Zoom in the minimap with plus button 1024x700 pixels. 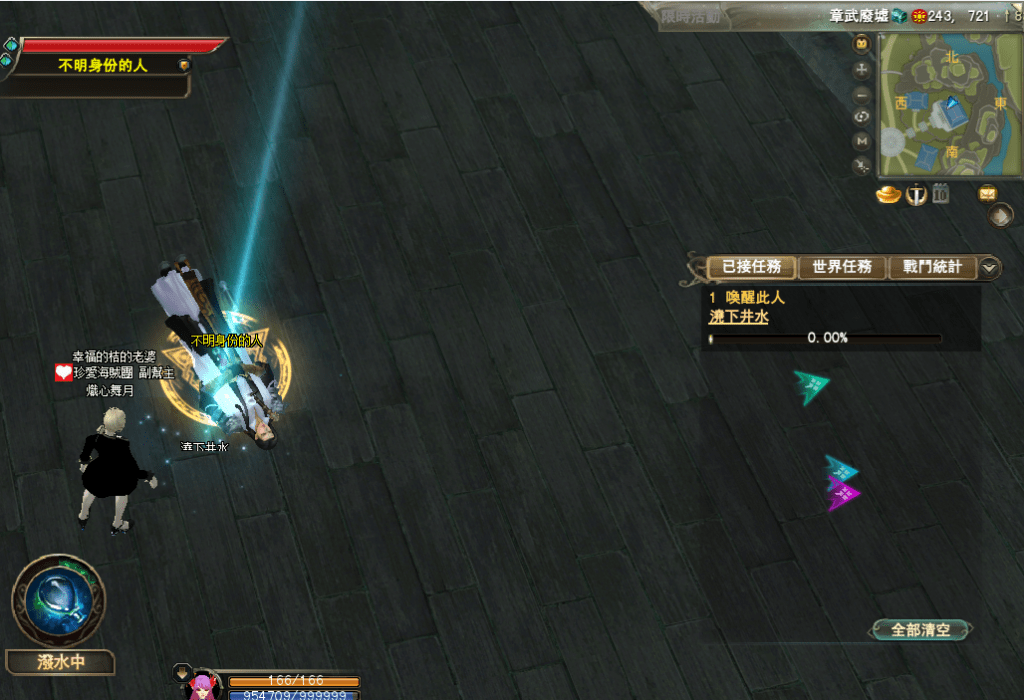tap(862, 71)
